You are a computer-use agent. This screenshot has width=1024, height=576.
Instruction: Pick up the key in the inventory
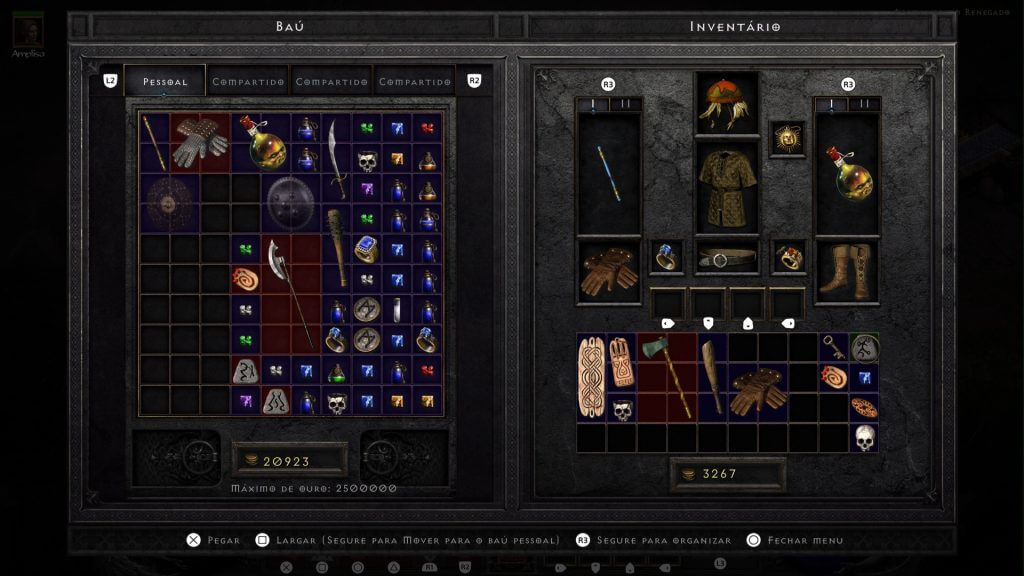pyautogui.click(x=835, y=347)
